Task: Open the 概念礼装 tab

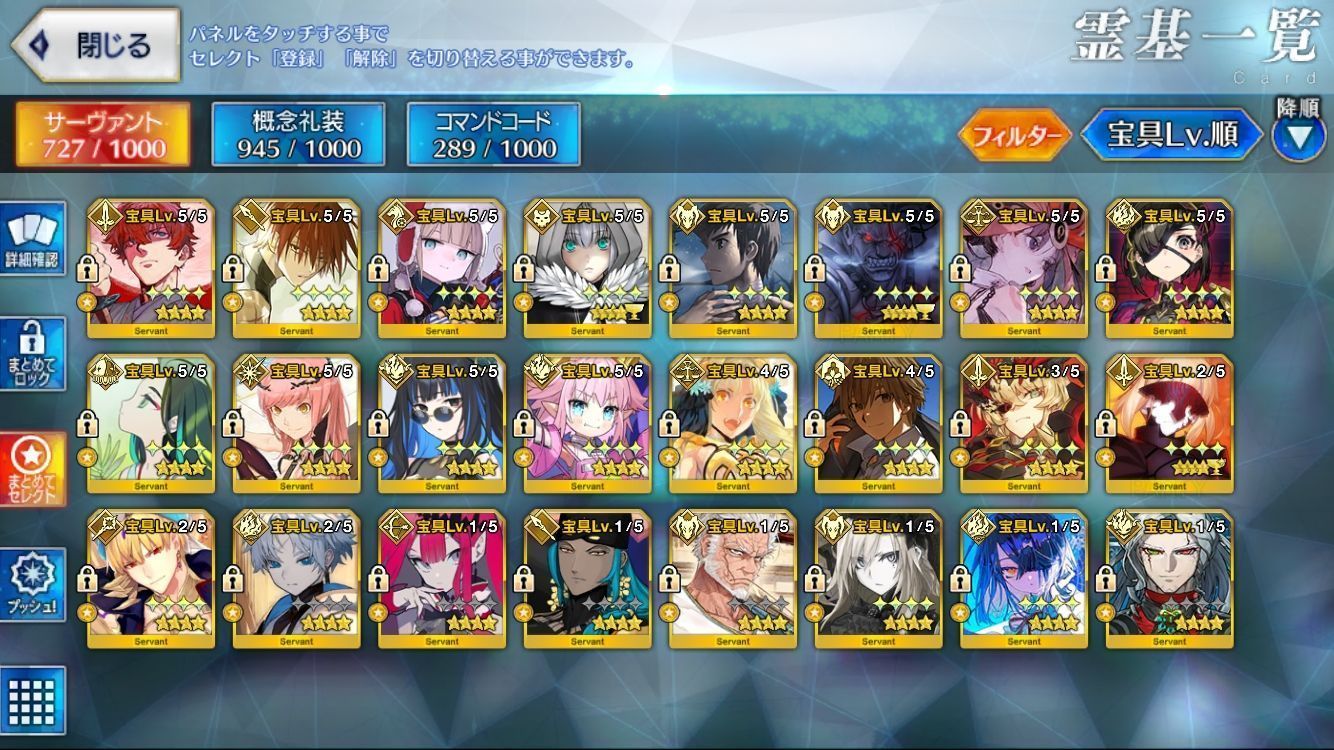Action: [x=298, y=134]
